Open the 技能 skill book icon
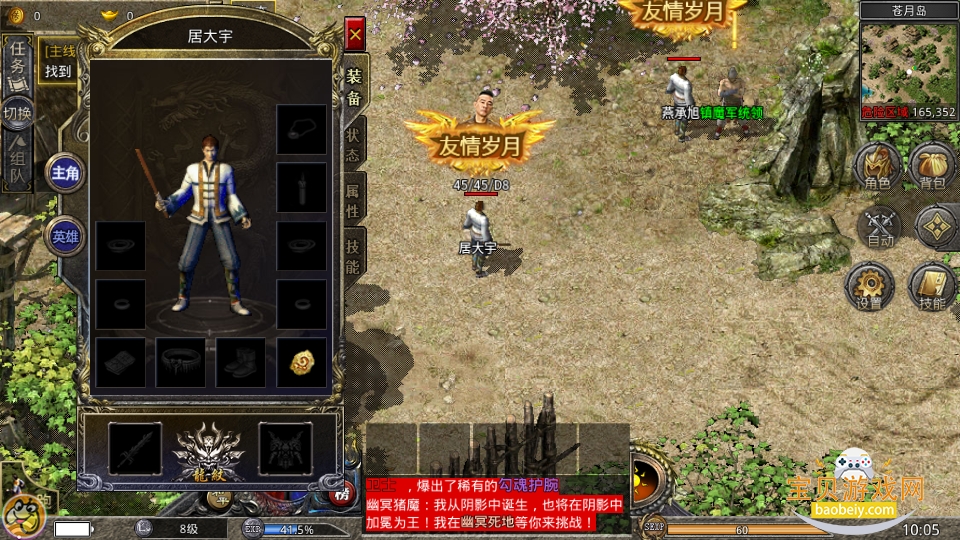Image resolution: width=960 pixels, height=540 pixels. pos(931,287)
